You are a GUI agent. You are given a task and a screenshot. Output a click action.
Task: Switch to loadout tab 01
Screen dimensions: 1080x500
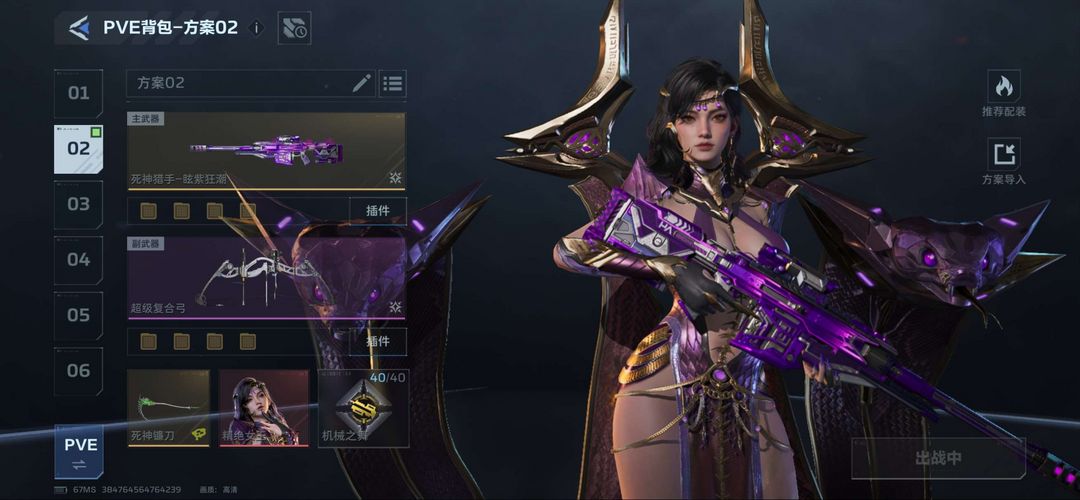(x=78, y=93)
